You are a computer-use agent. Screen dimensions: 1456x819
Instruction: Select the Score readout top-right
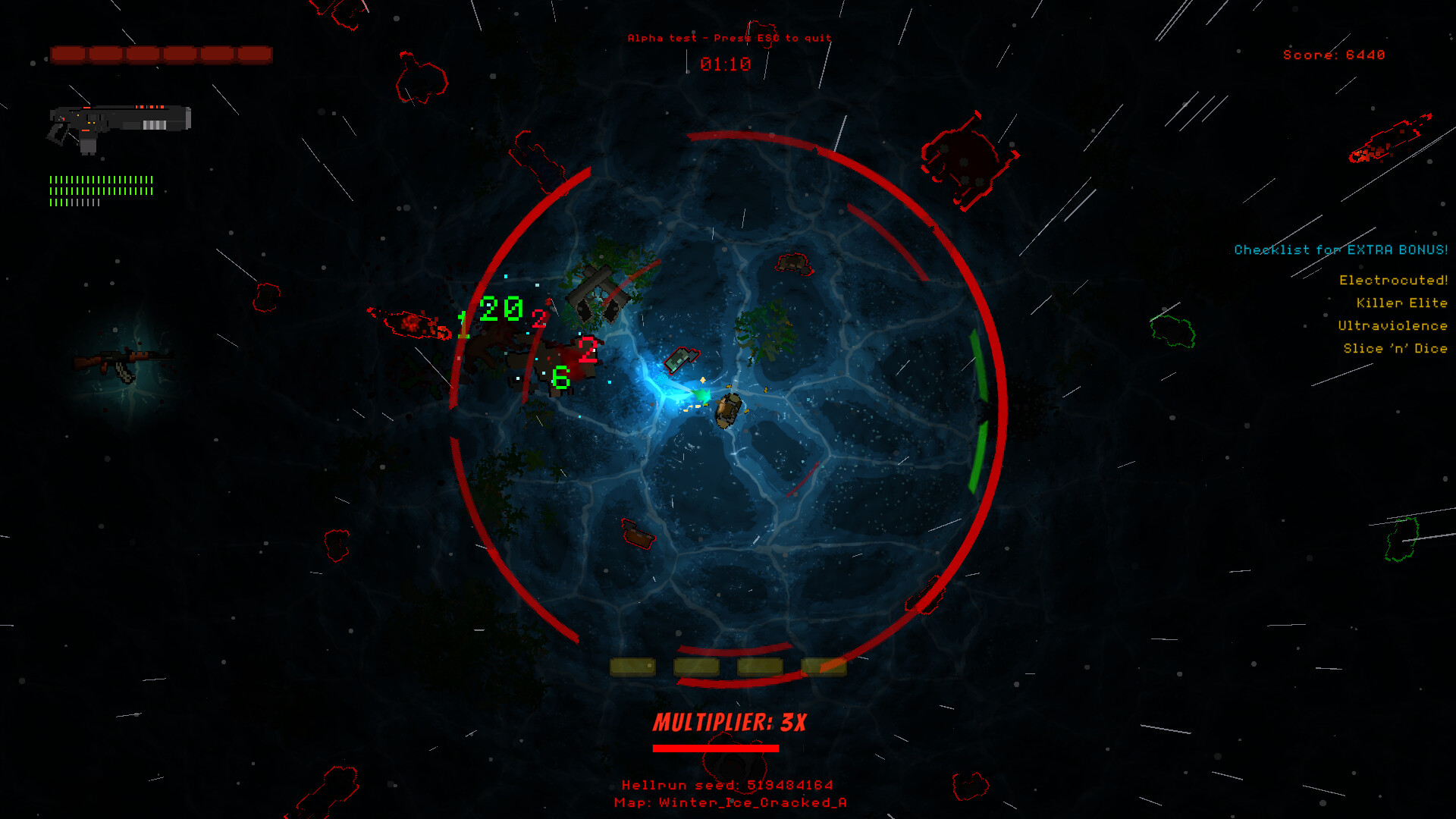1333,54
